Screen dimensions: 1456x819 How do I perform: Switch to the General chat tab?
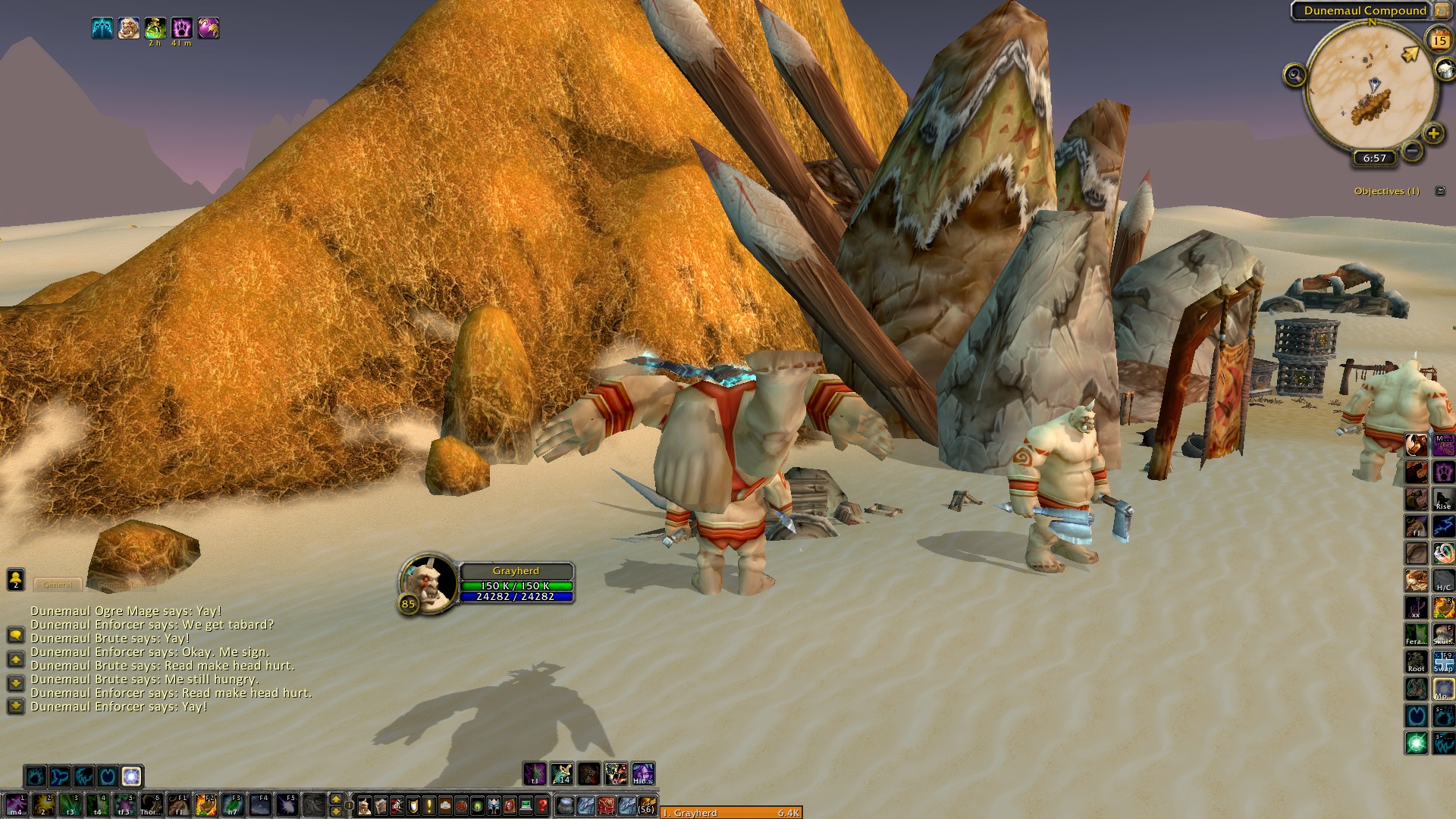(58, 585)
